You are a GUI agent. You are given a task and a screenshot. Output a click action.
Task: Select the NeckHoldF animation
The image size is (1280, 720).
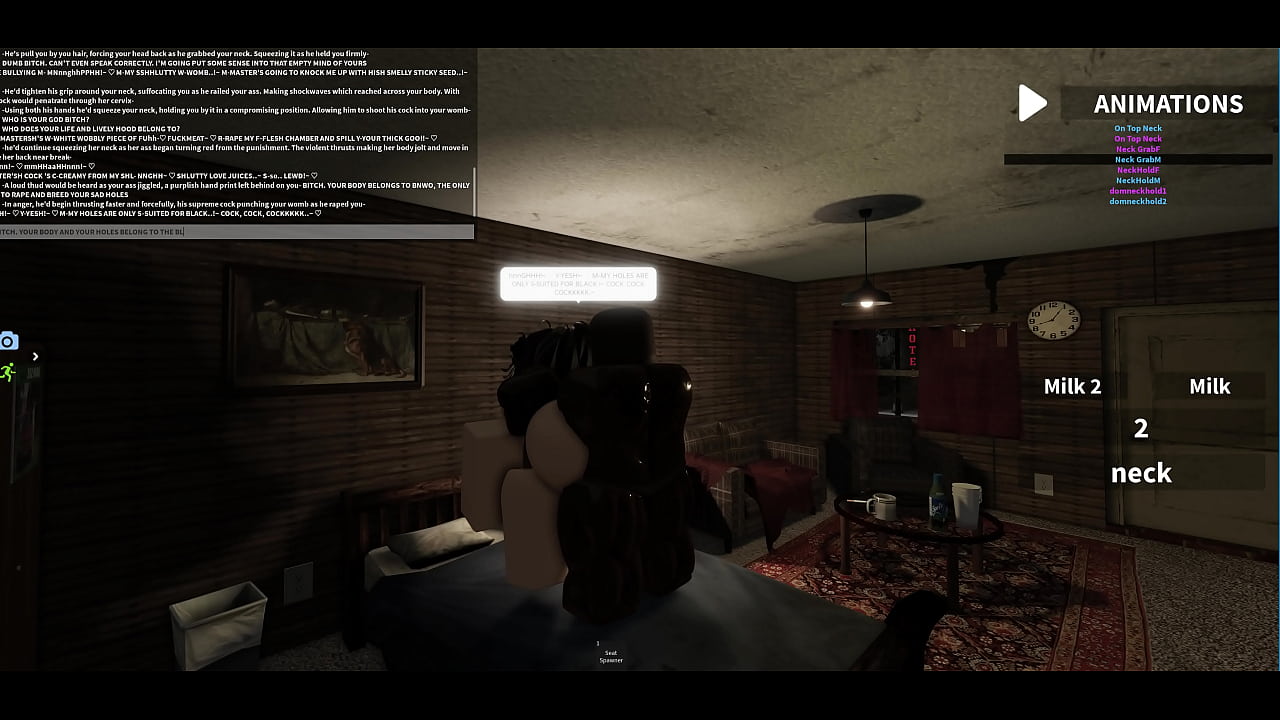(1140, 170)
